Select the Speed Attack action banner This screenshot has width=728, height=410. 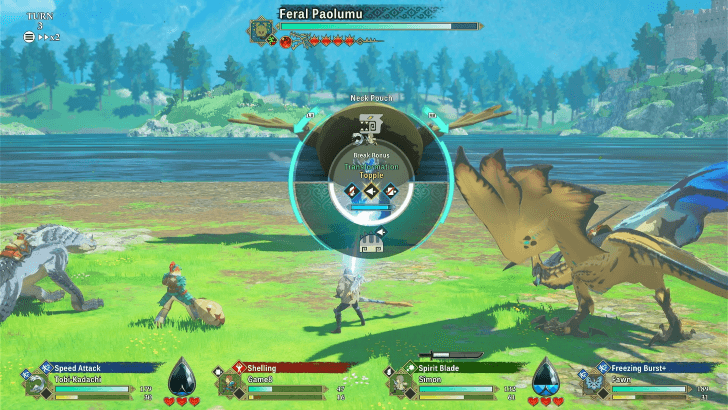pyautogui.click(x=92, y=367)
